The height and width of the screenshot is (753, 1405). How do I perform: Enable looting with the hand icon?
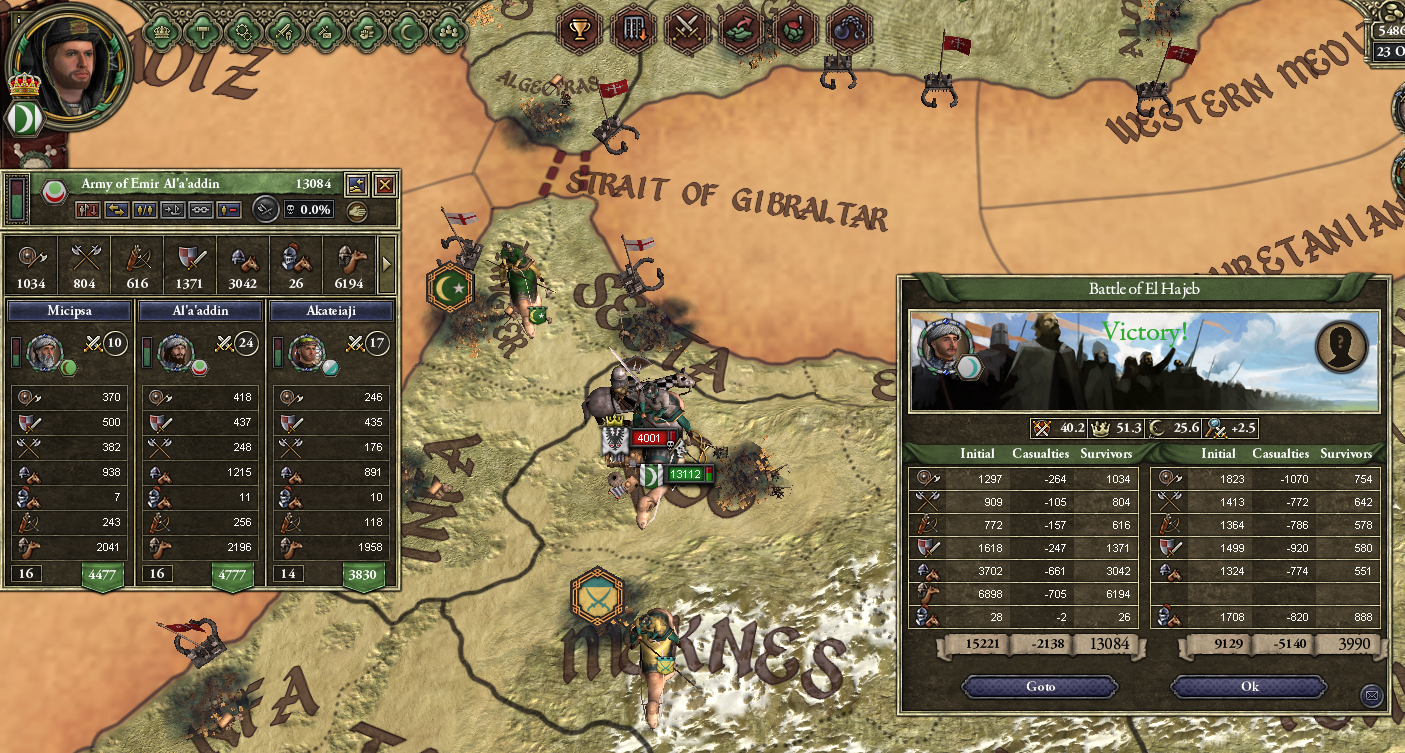[357, 209]
